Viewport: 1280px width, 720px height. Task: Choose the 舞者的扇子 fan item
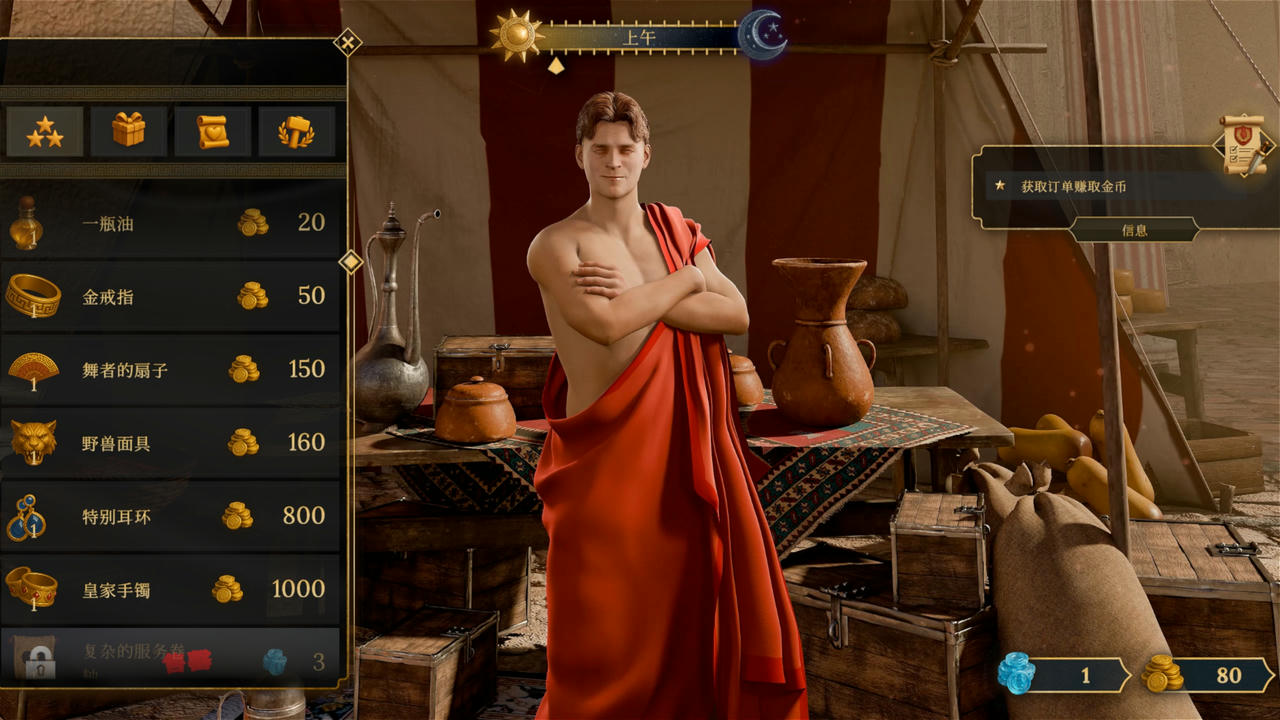click(170, 369)
